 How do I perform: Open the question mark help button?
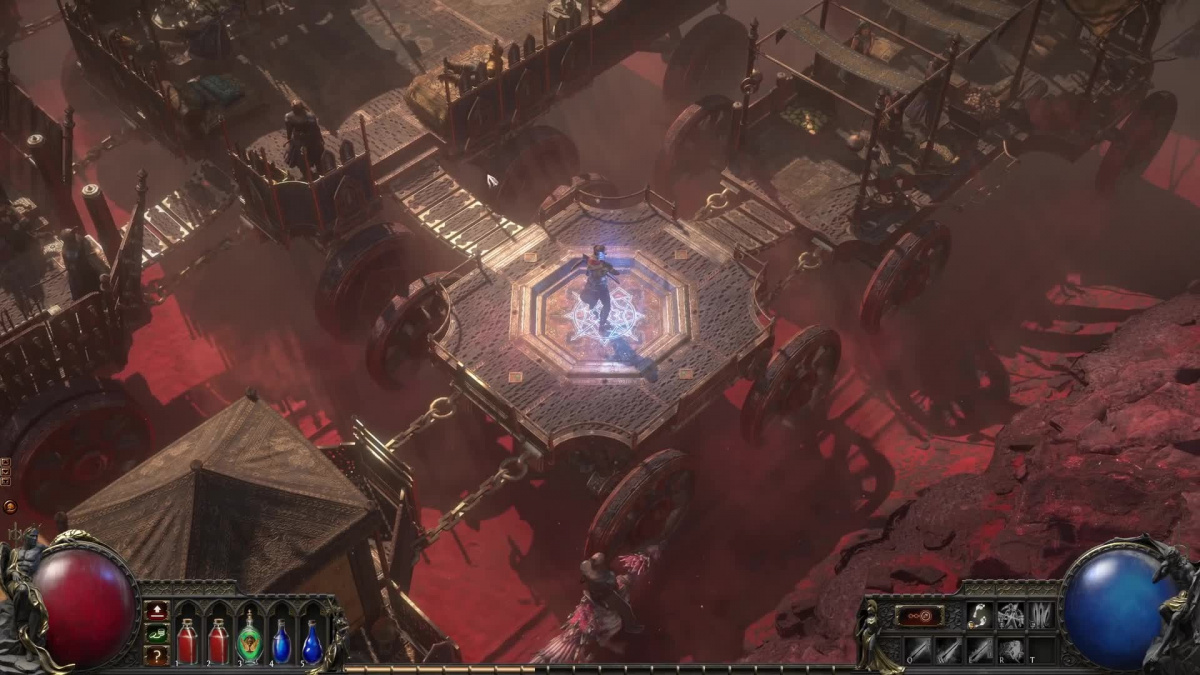[x=157, y=655]
